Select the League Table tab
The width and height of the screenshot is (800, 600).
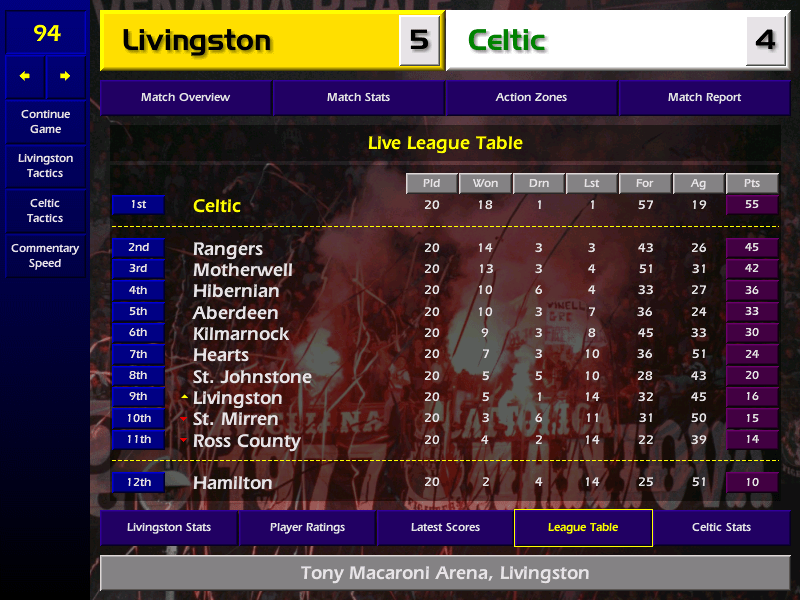[583, 527]
